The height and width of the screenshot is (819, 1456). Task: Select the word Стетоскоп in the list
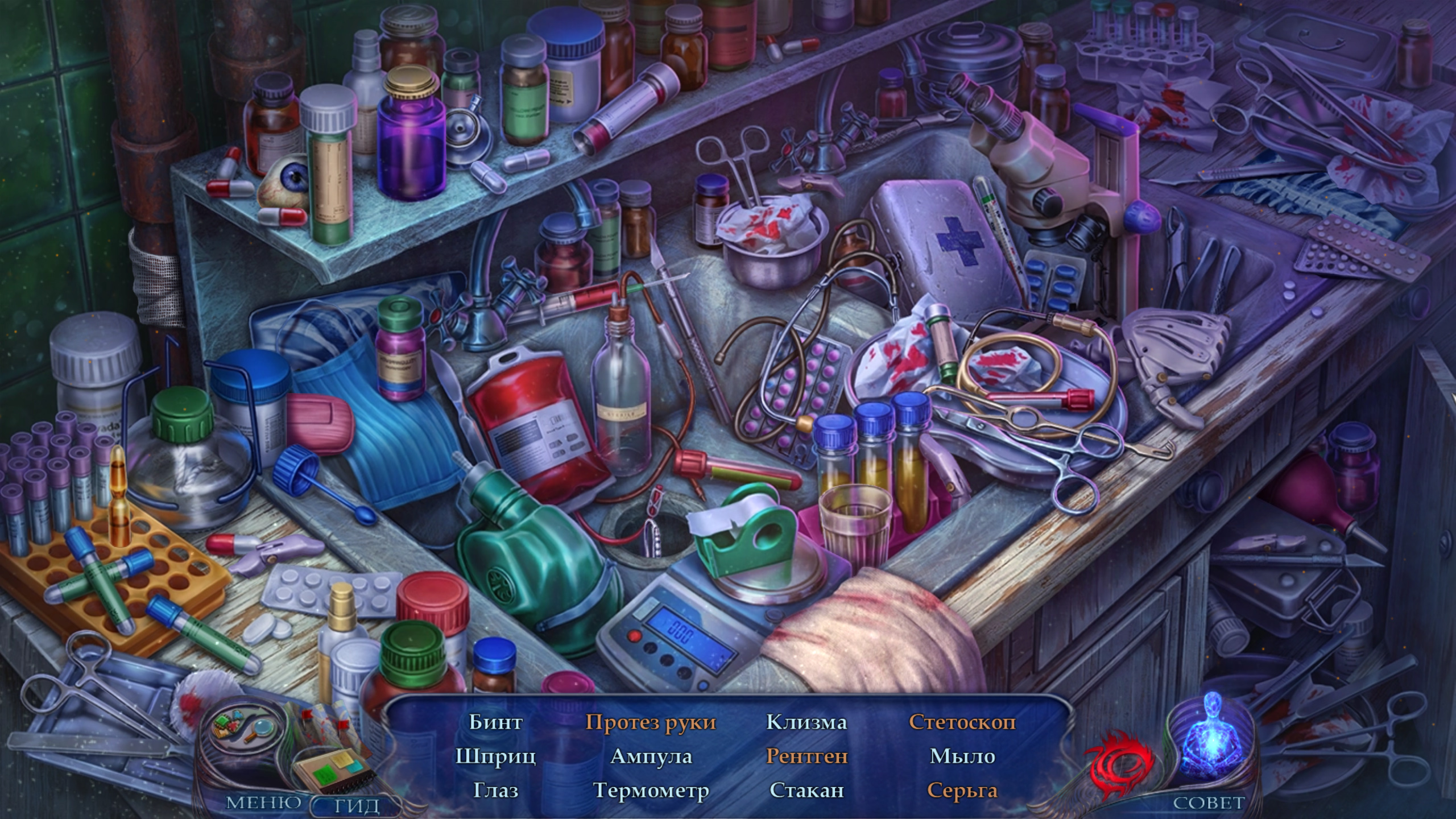962,722
